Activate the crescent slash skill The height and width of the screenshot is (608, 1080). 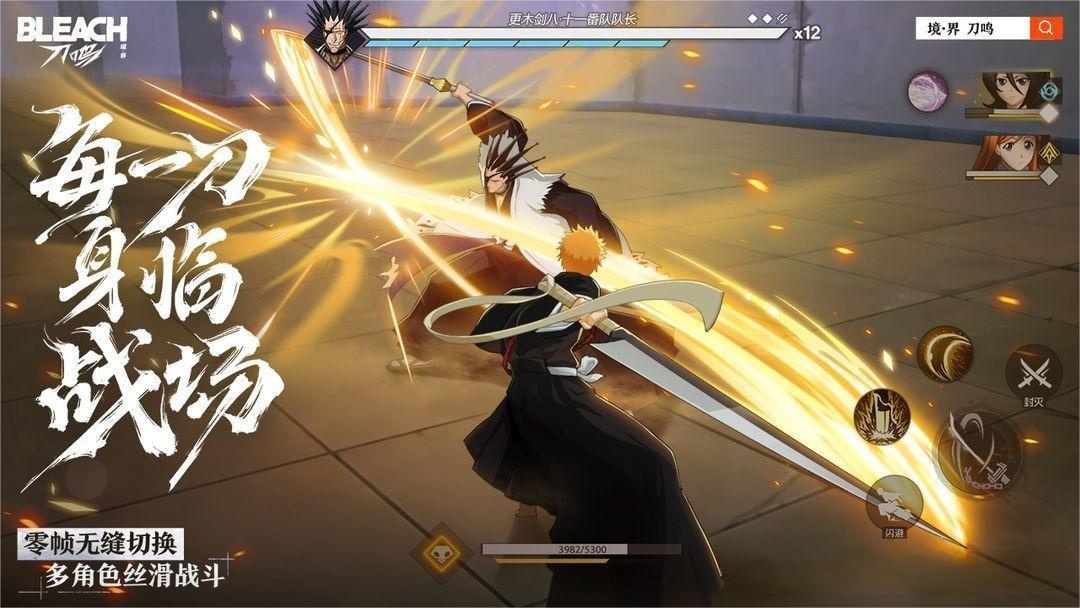click(945, 352)
